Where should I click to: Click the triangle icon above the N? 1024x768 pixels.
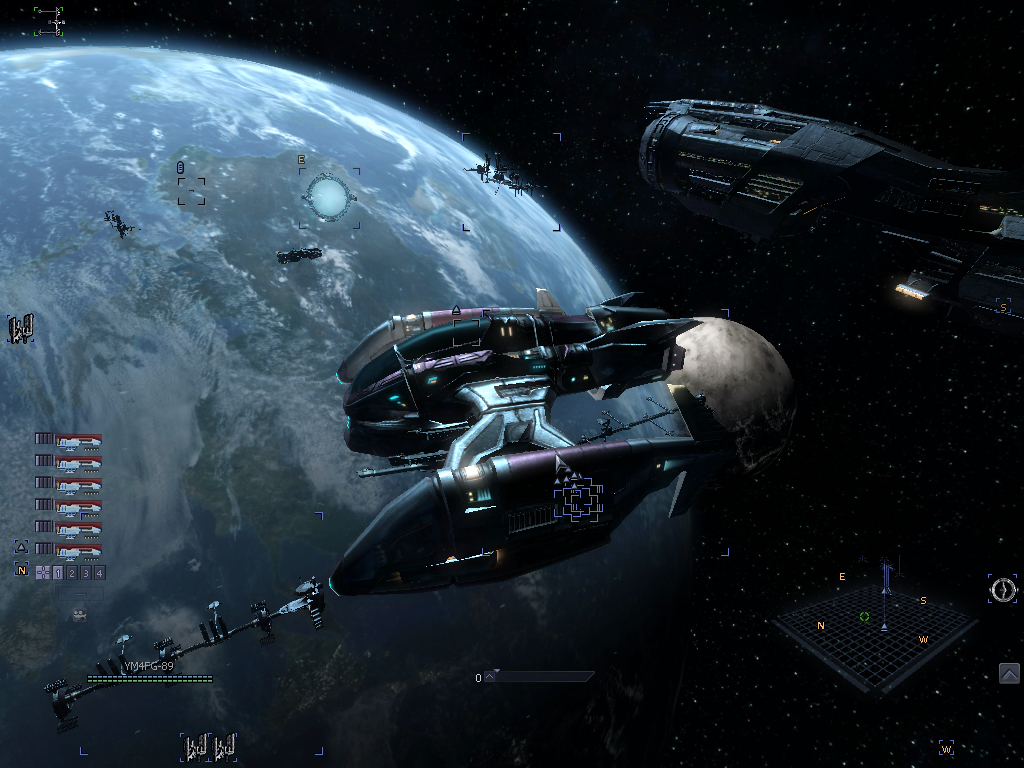tap(21, 547)
